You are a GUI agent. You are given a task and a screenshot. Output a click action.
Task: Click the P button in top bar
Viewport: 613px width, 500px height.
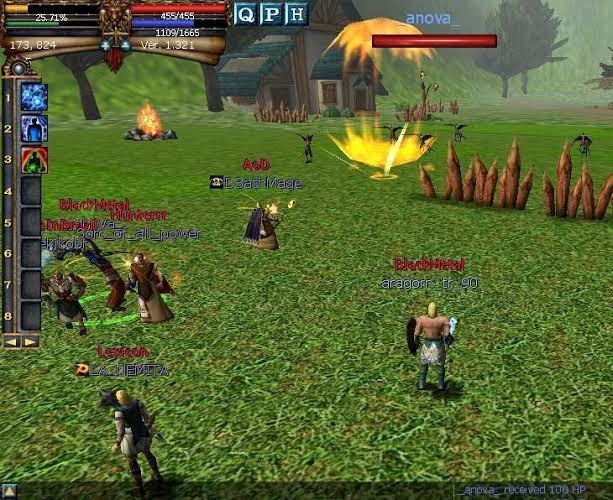[270, 14]
